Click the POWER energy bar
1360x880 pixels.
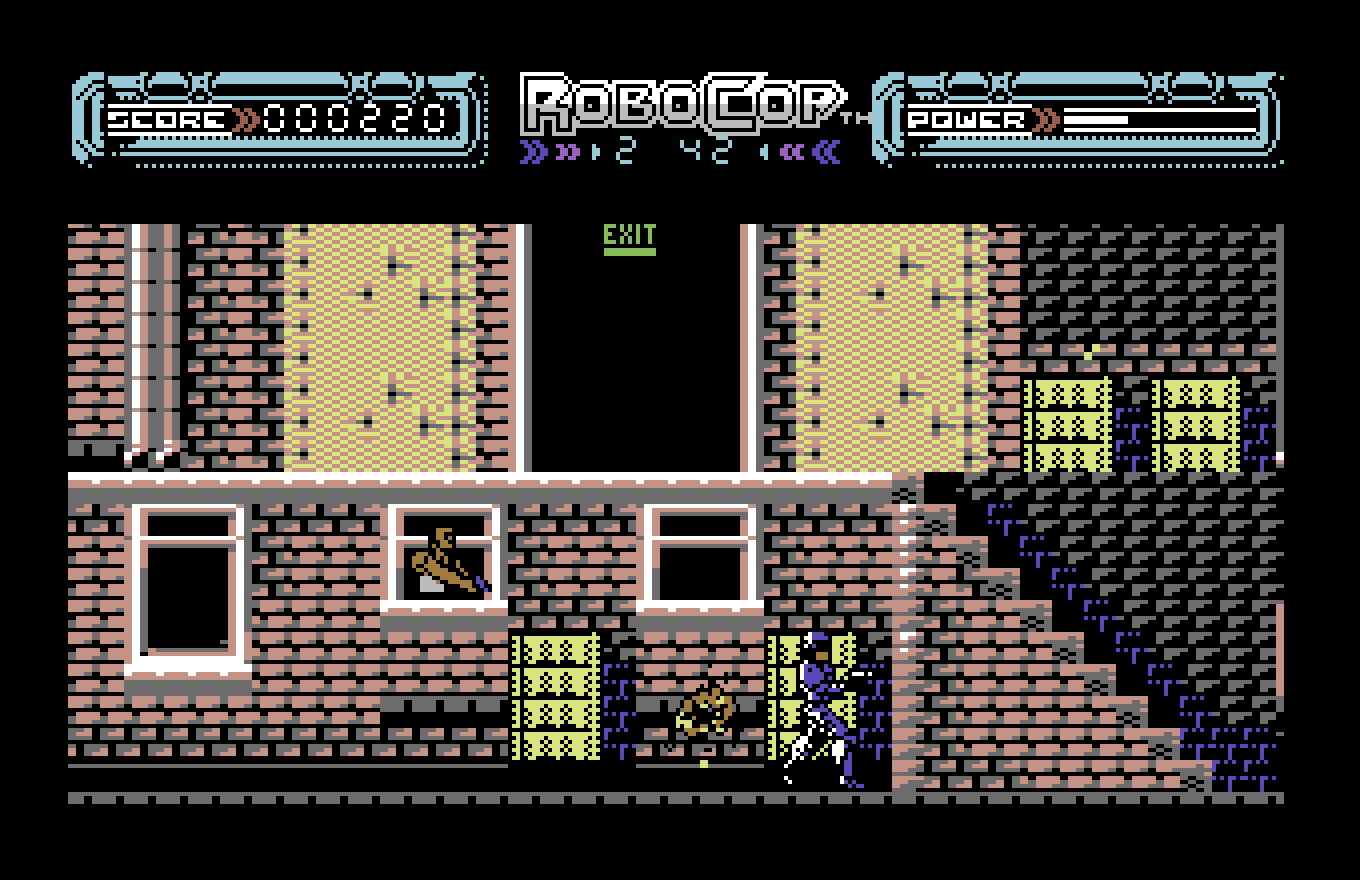(x=1160, y=120)
